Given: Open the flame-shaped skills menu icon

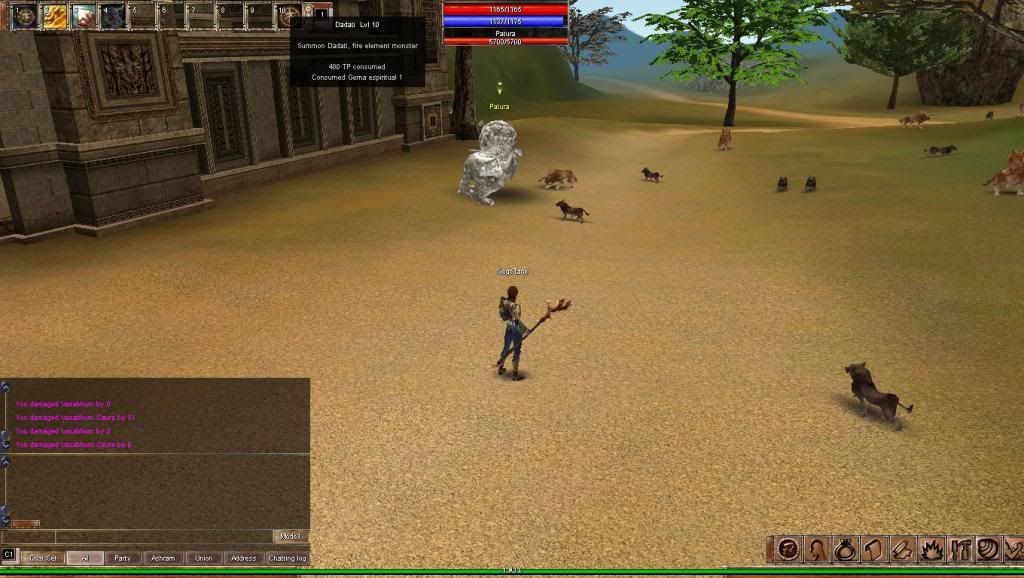Looking at the screenshot, I should click(x=931, y=549).
